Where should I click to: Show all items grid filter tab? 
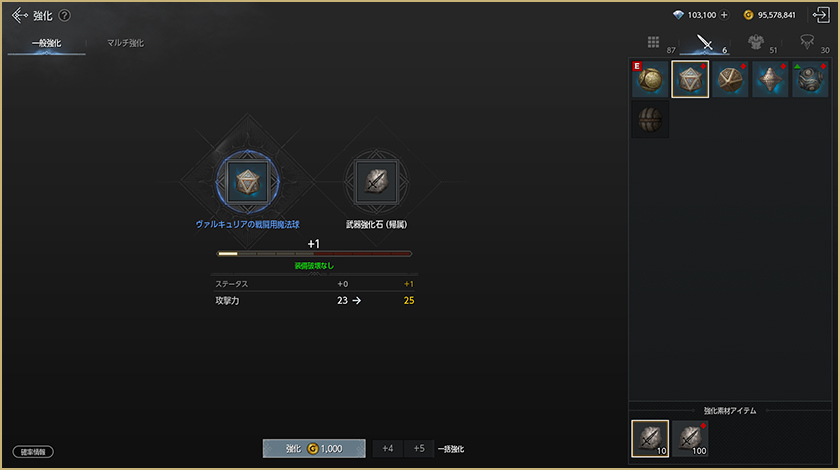(653, 43)
